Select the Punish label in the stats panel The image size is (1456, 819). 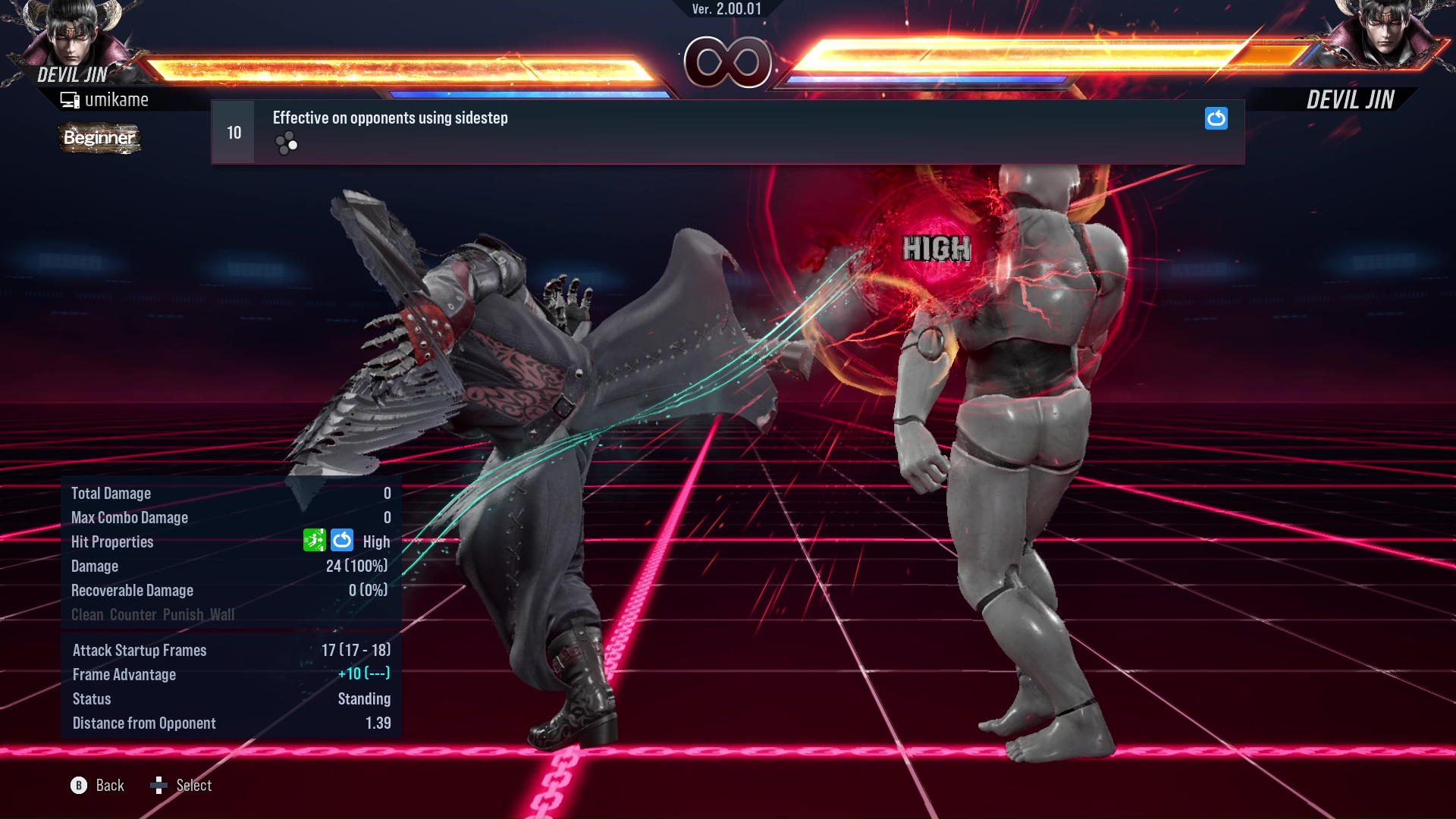pyautogui.click(x=181, y=614)
